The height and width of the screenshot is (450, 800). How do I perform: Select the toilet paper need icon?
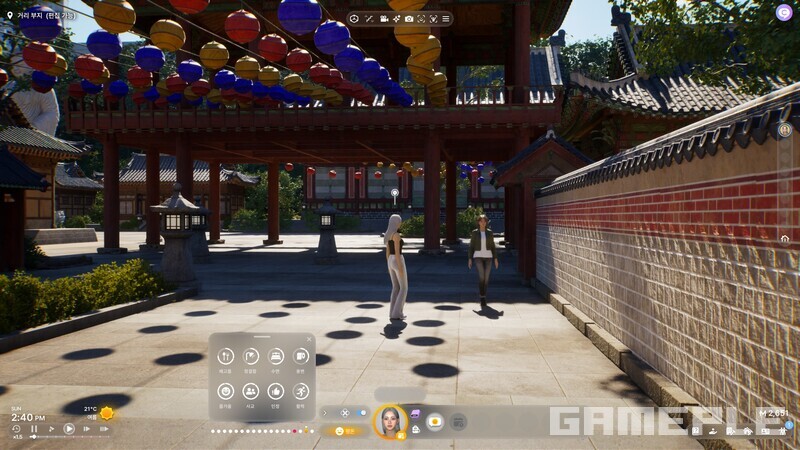point(301,357)
